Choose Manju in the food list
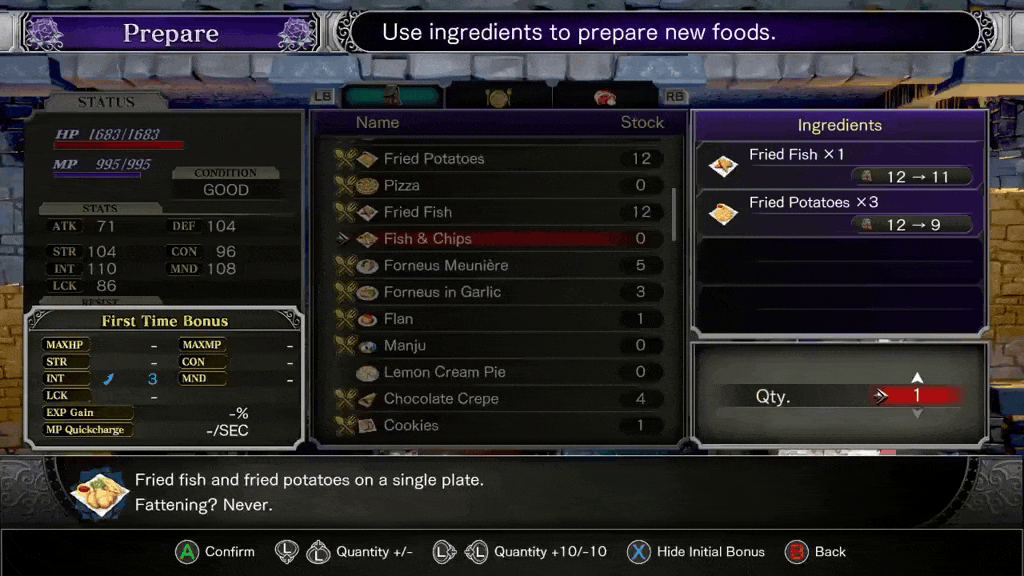This screenshot has height=576, width=1024. (404, 346)
